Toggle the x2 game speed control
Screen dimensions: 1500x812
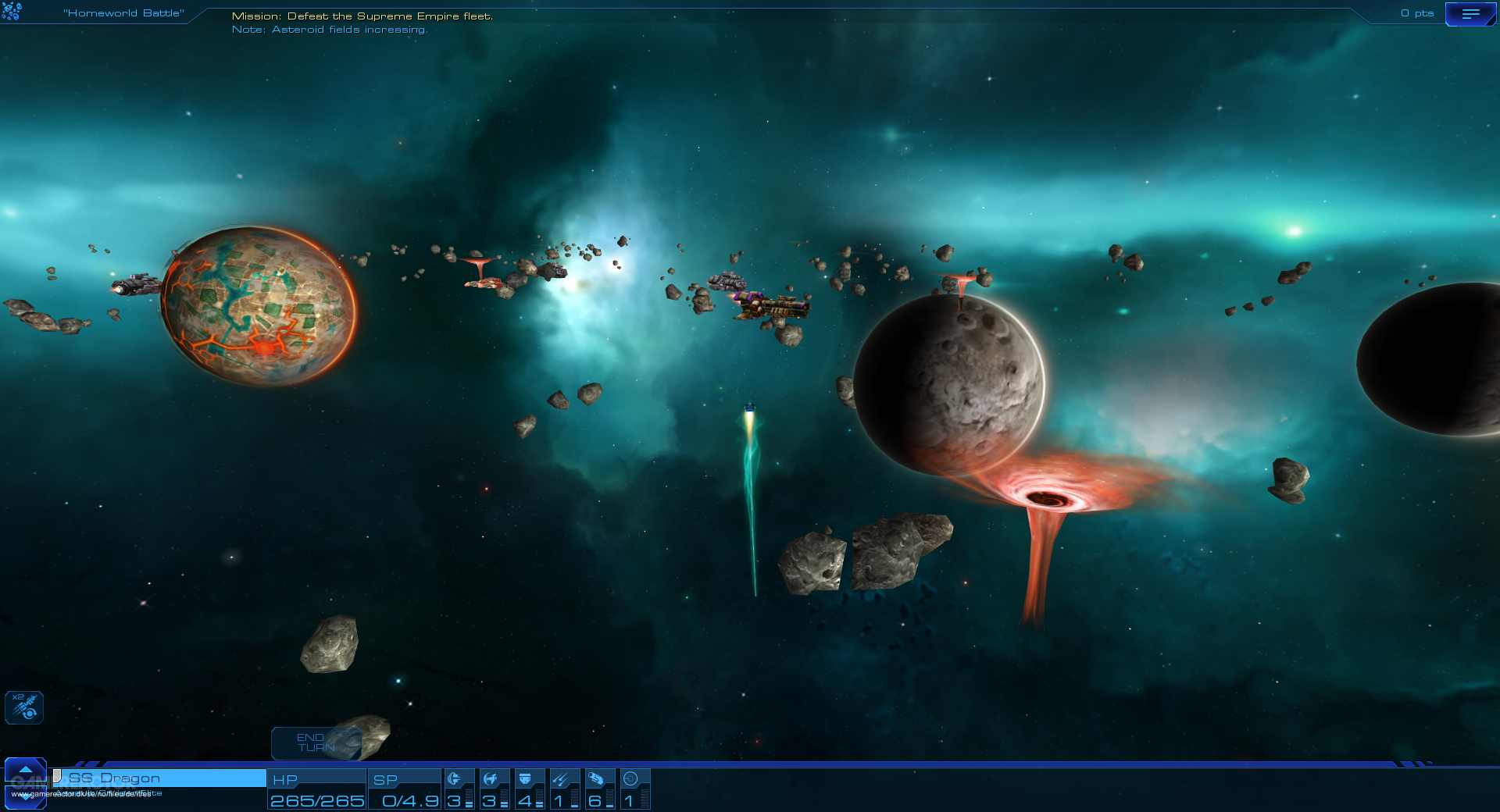[x=23, y=707]
